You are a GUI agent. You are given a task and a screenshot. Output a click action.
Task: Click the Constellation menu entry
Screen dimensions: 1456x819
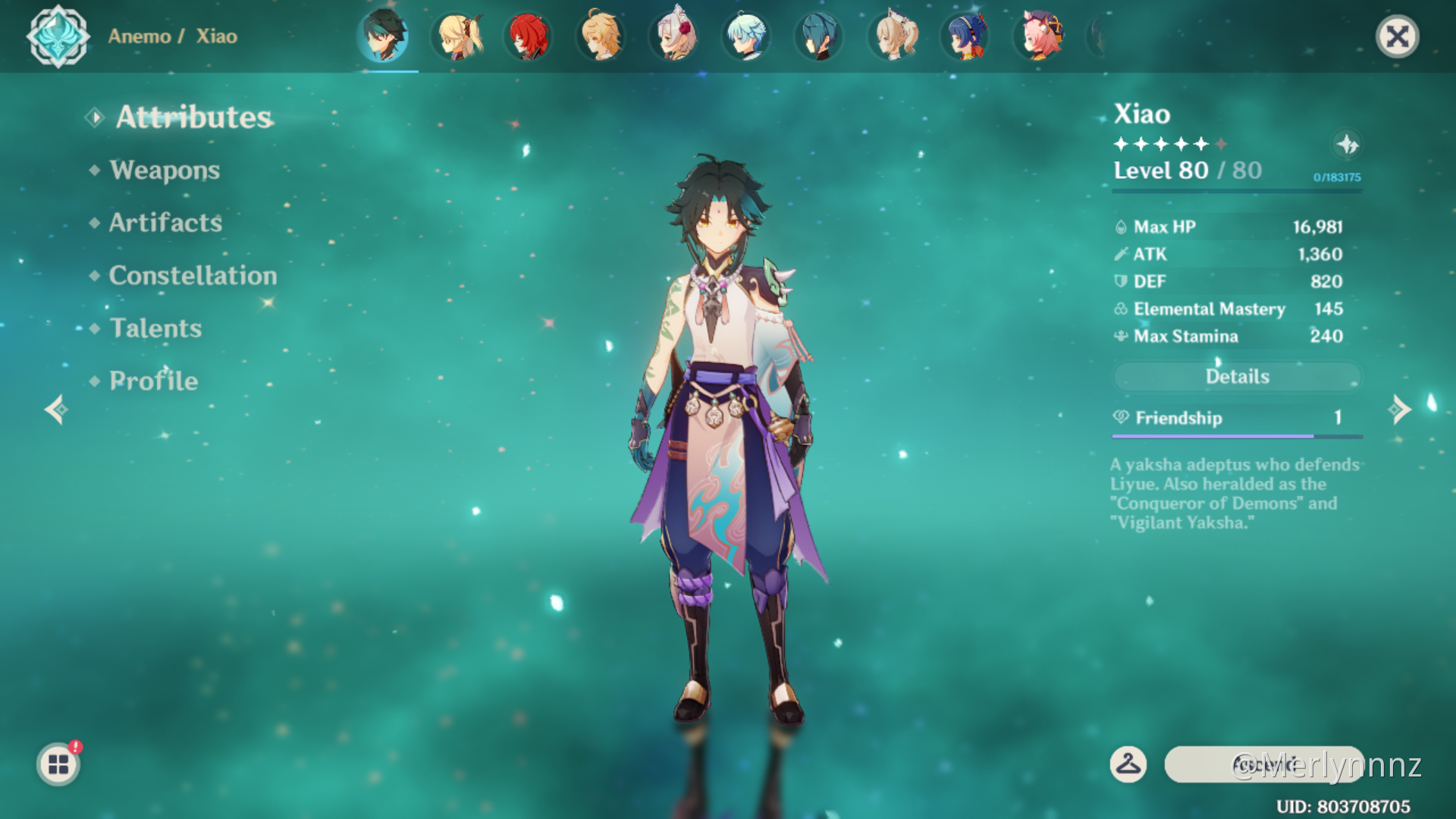point(193,275)
